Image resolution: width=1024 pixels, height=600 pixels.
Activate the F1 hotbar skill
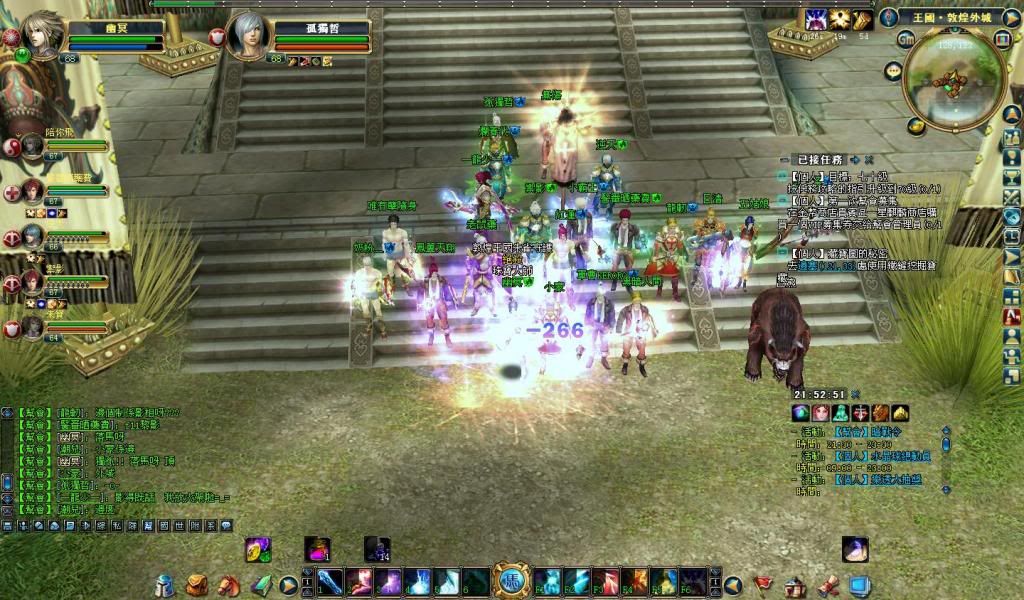547,582
